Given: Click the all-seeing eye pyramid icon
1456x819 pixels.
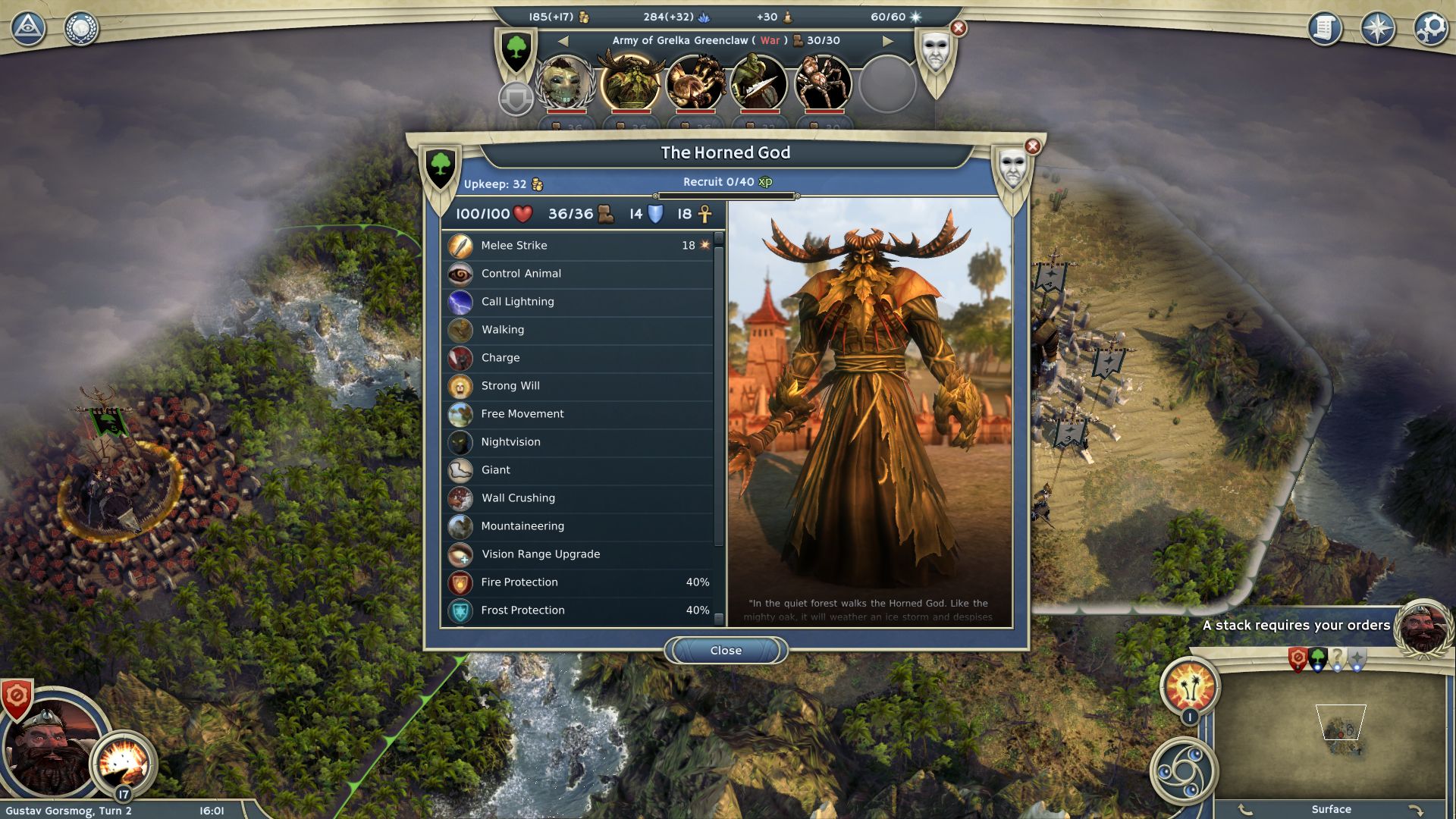Looking at the screenshot, I should pos(28,29).
